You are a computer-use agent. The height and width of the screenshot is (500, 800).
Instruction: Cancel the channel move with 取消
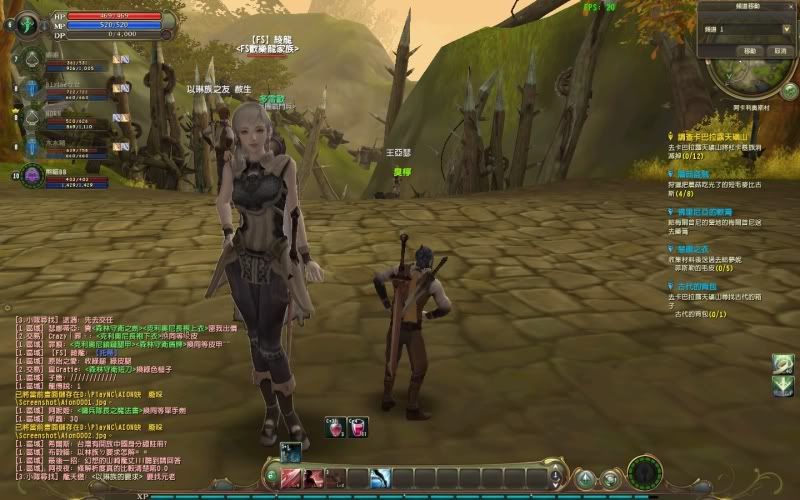[x=778, y=50]
